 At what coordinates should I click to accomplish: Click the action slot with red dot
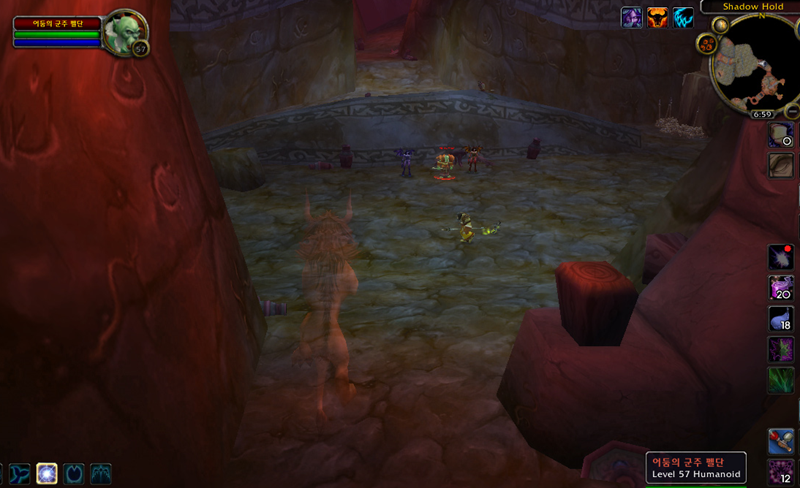click(781, 258)
